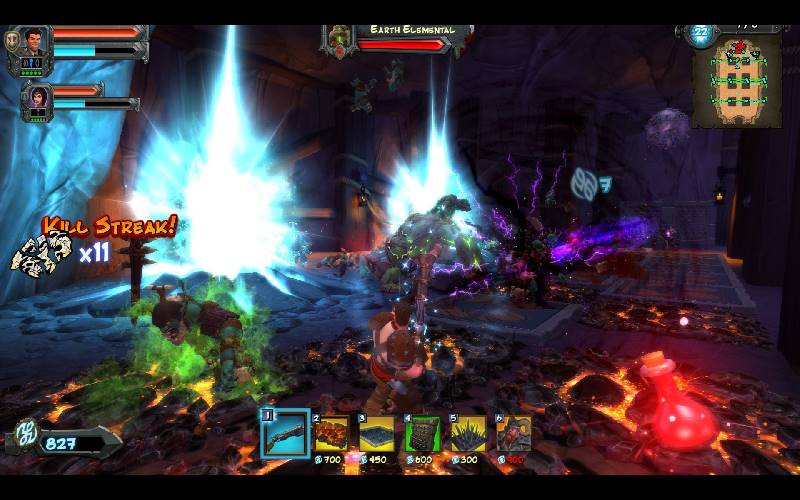The image size is (800, 500).
Task: Choose the dwarf guardian in slot 6
Action: (x=513, y=433)
